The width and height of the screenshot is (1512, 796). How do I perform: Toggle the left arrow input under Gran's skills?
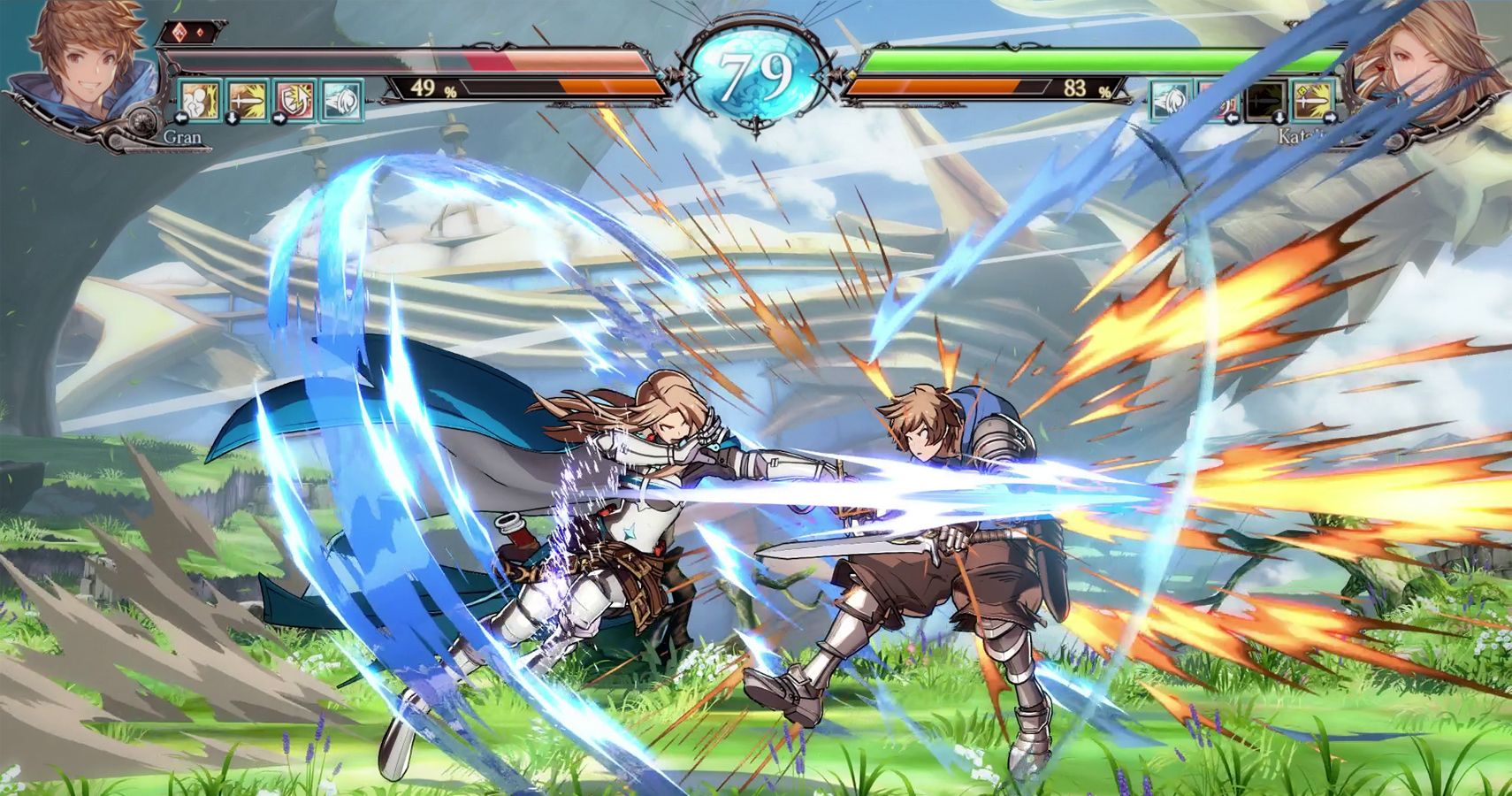[181, 118]
